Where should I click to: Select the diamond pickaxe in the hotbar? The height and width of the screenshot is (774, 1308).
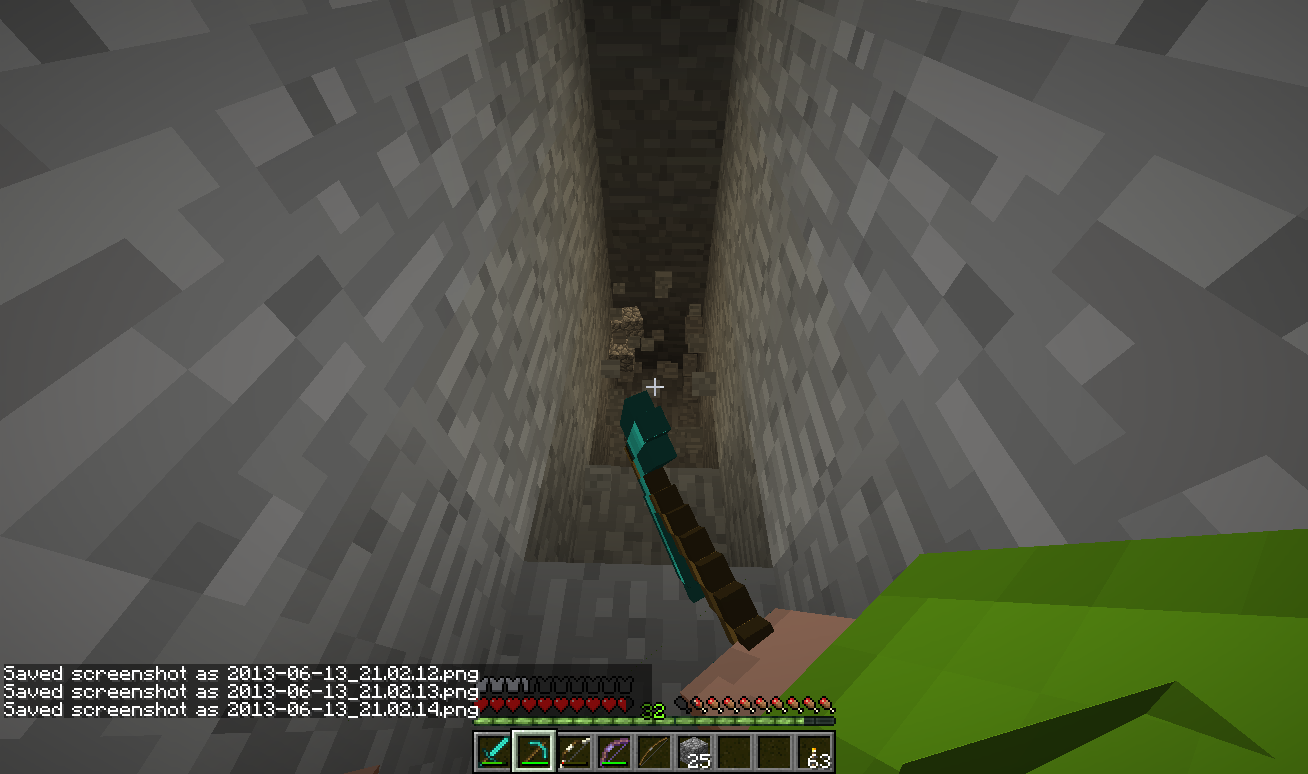point(532,750)
